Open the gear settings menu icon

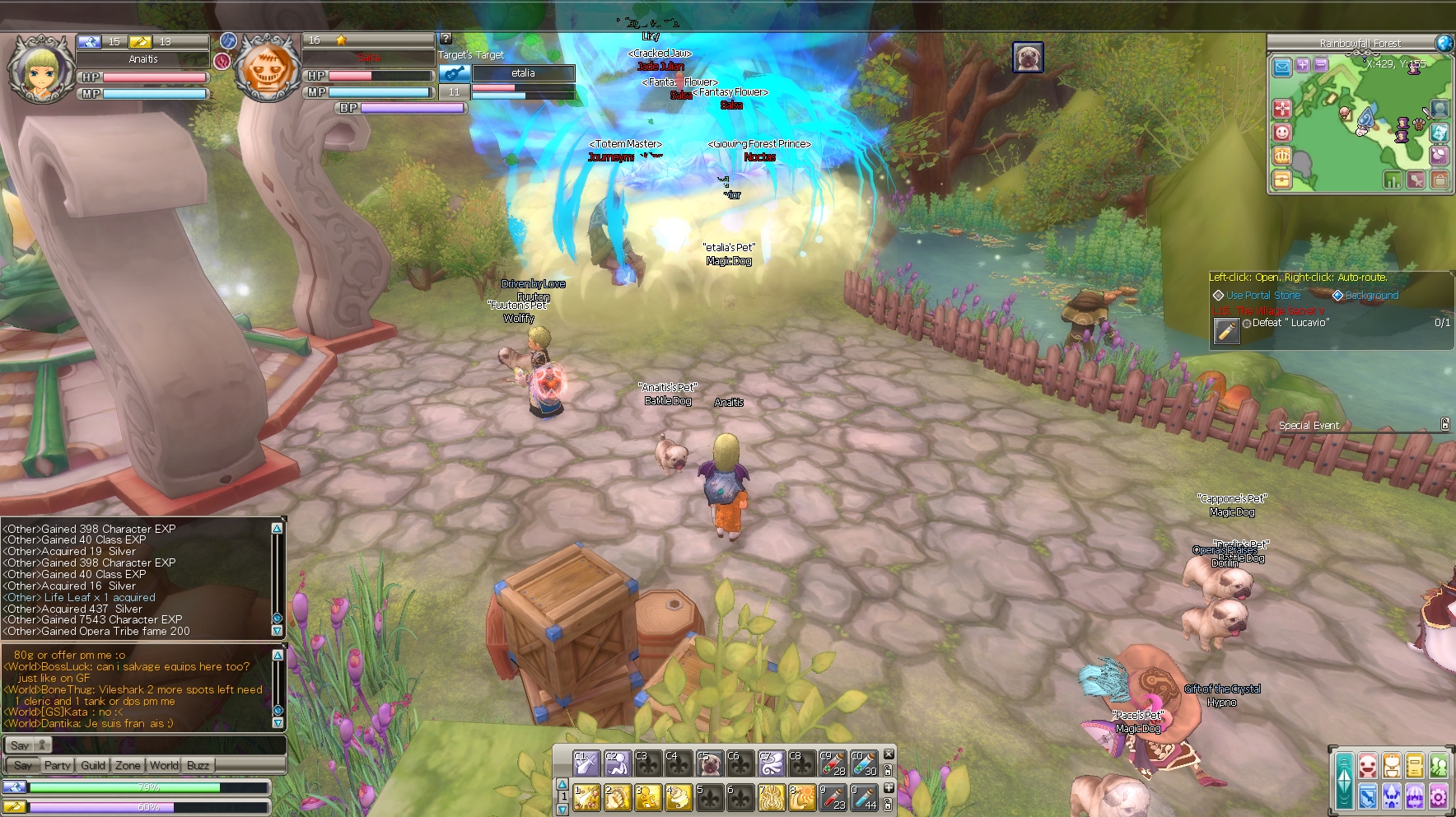[x=1438, y=796]
